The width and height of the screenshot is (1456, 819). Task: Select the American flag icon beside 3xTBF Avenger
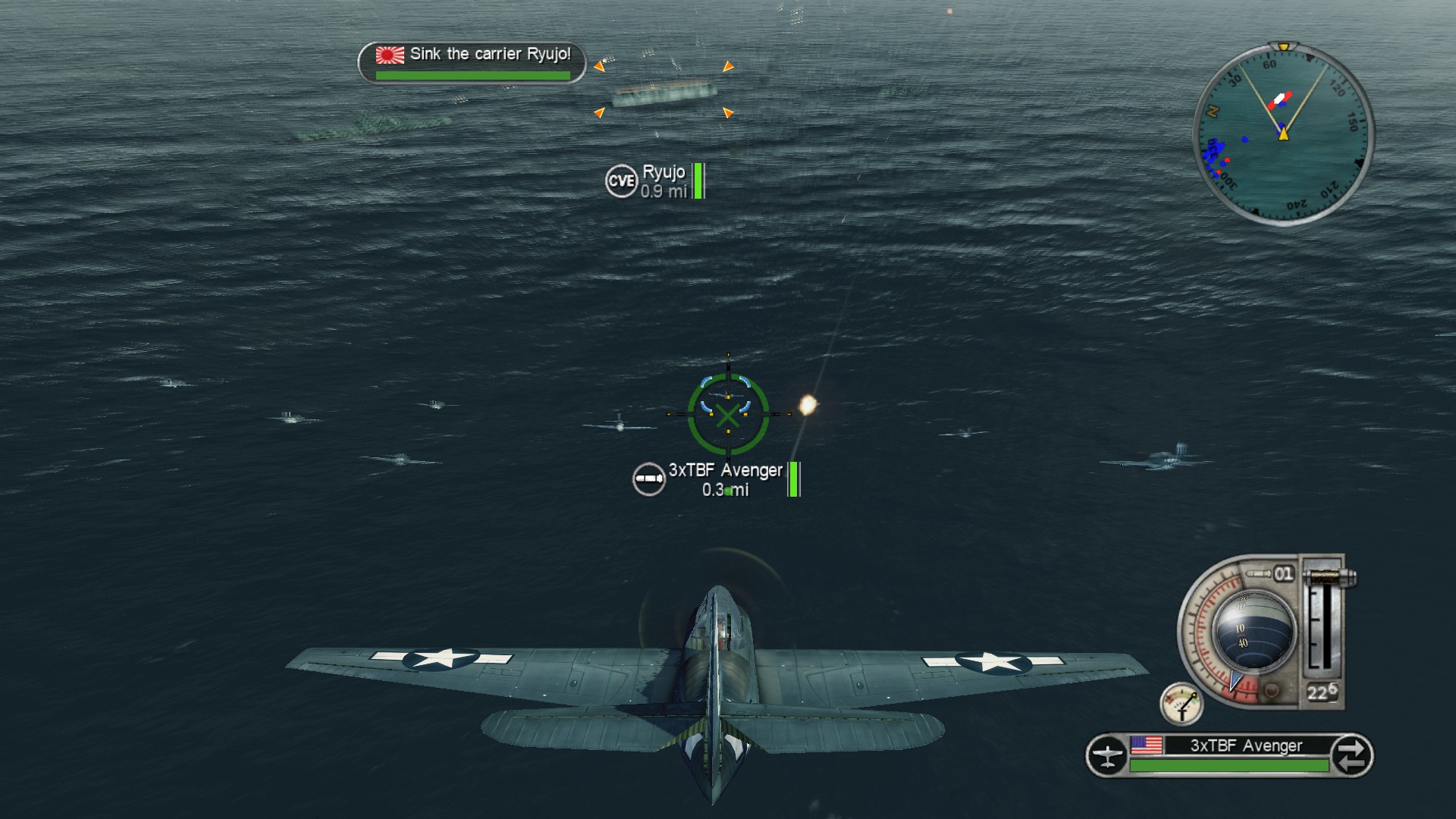pyautogui.click(x=1145, y=745)
